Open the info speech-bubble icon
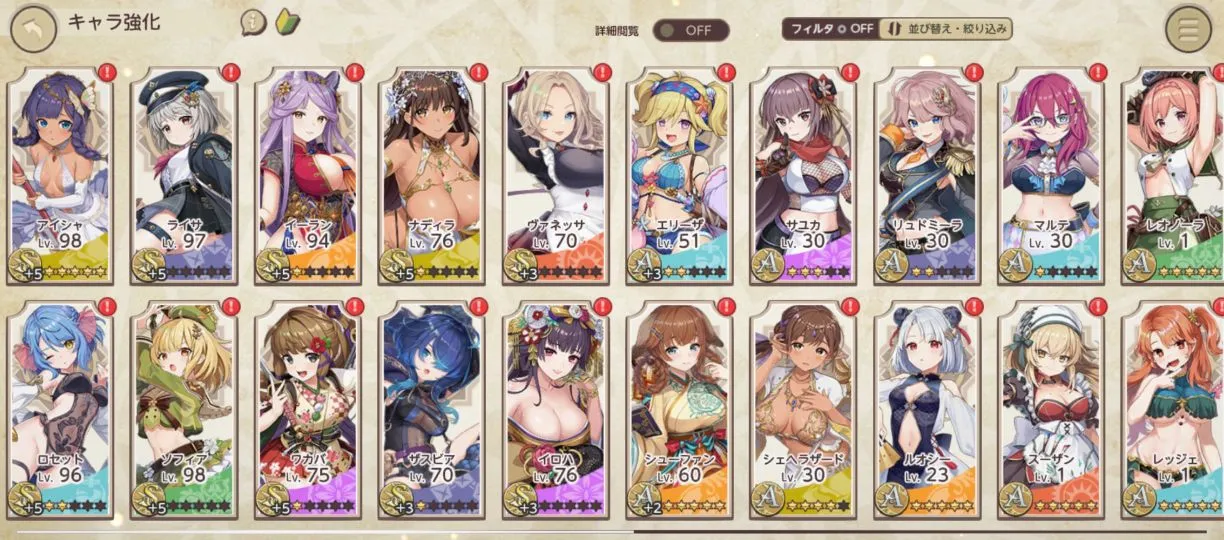Viewport: 1224px width, 540px height. (x=253, y=24)
